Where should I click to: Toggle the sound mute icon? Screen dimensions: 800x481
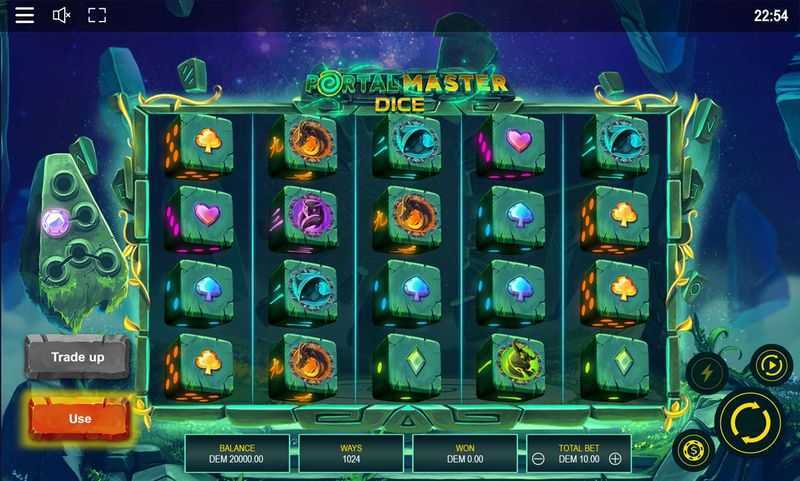point(61,15)
